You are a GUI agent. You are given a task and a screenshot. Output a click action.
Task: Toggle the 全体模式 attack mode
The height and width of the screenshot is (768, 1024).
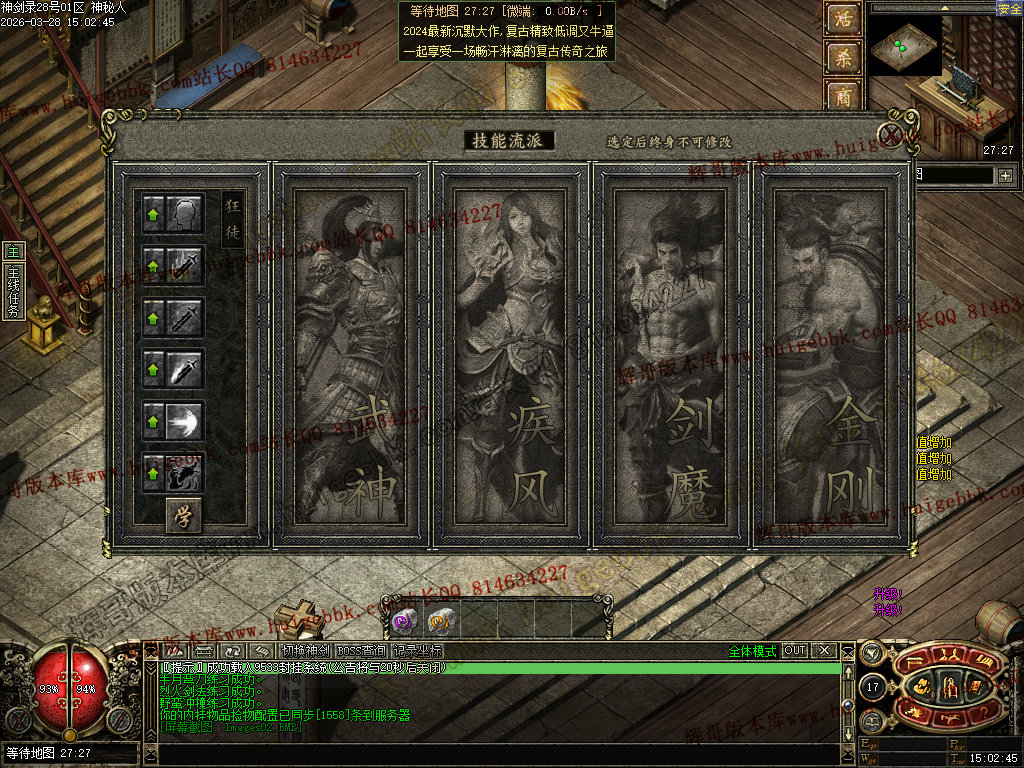point(752,651)
